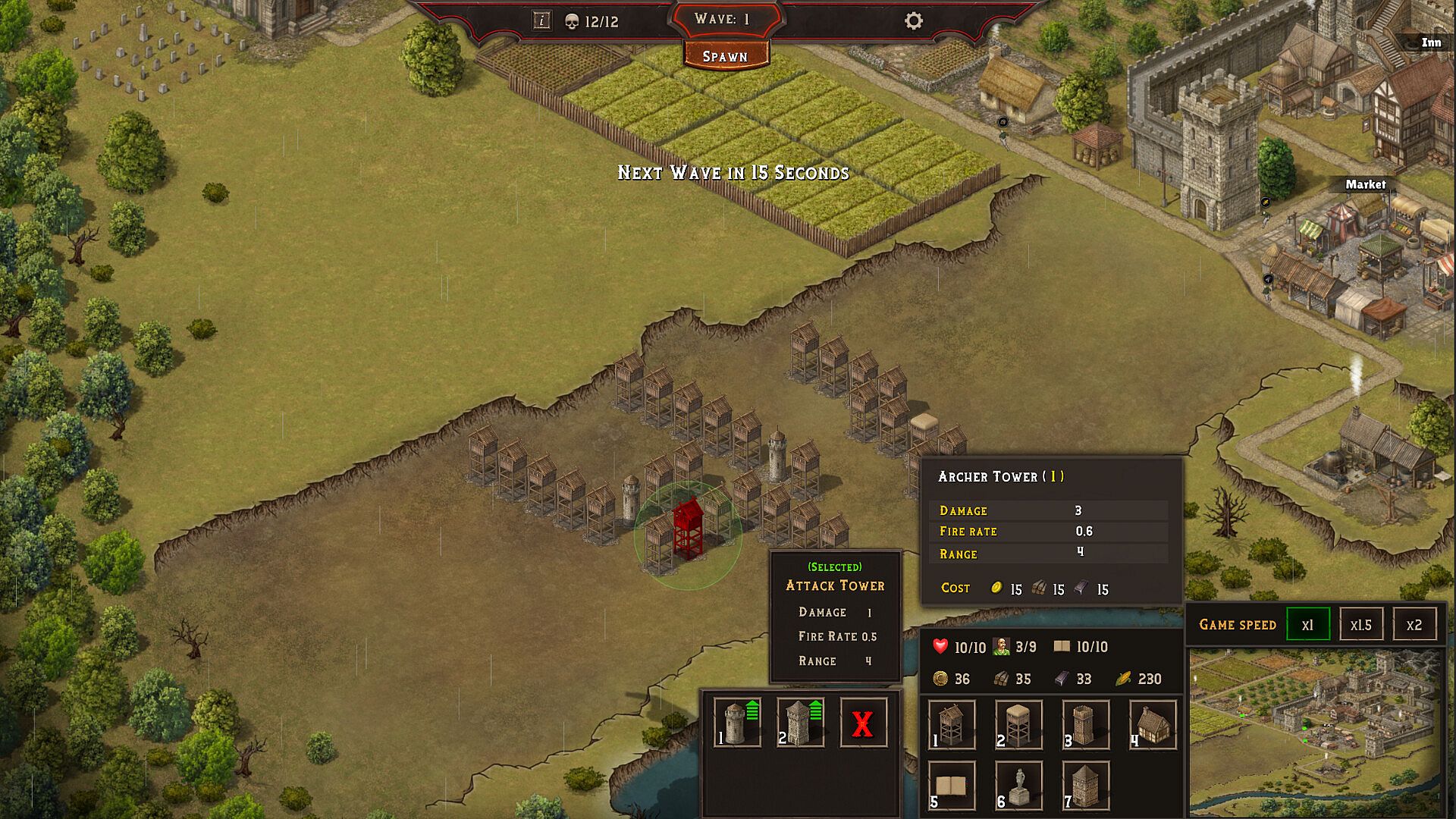Viewport: 1456px width, 819px height.
Task: Choose square stone tower upgrade option 2
Action: [x=801, y=723]
